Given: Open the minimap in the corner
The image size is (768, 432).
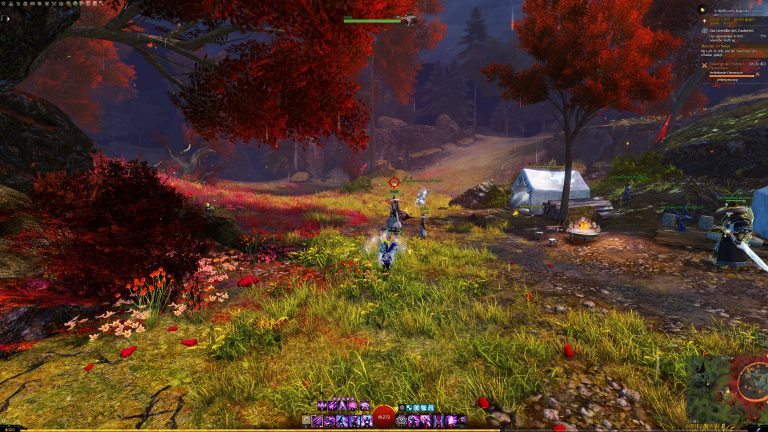Looking at the screenshot, I should [x=727, y=390].
